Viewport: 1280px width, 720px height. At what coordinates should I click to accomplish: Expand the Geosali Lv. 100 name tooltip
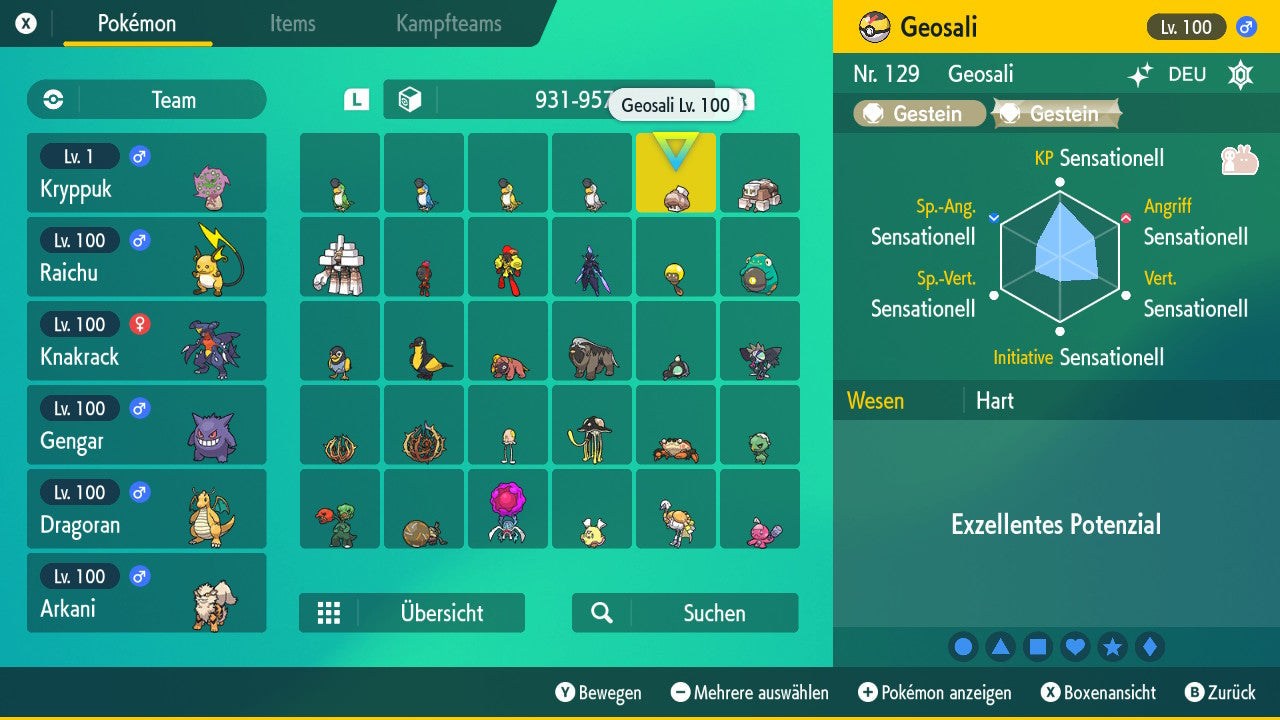(676, 105)
